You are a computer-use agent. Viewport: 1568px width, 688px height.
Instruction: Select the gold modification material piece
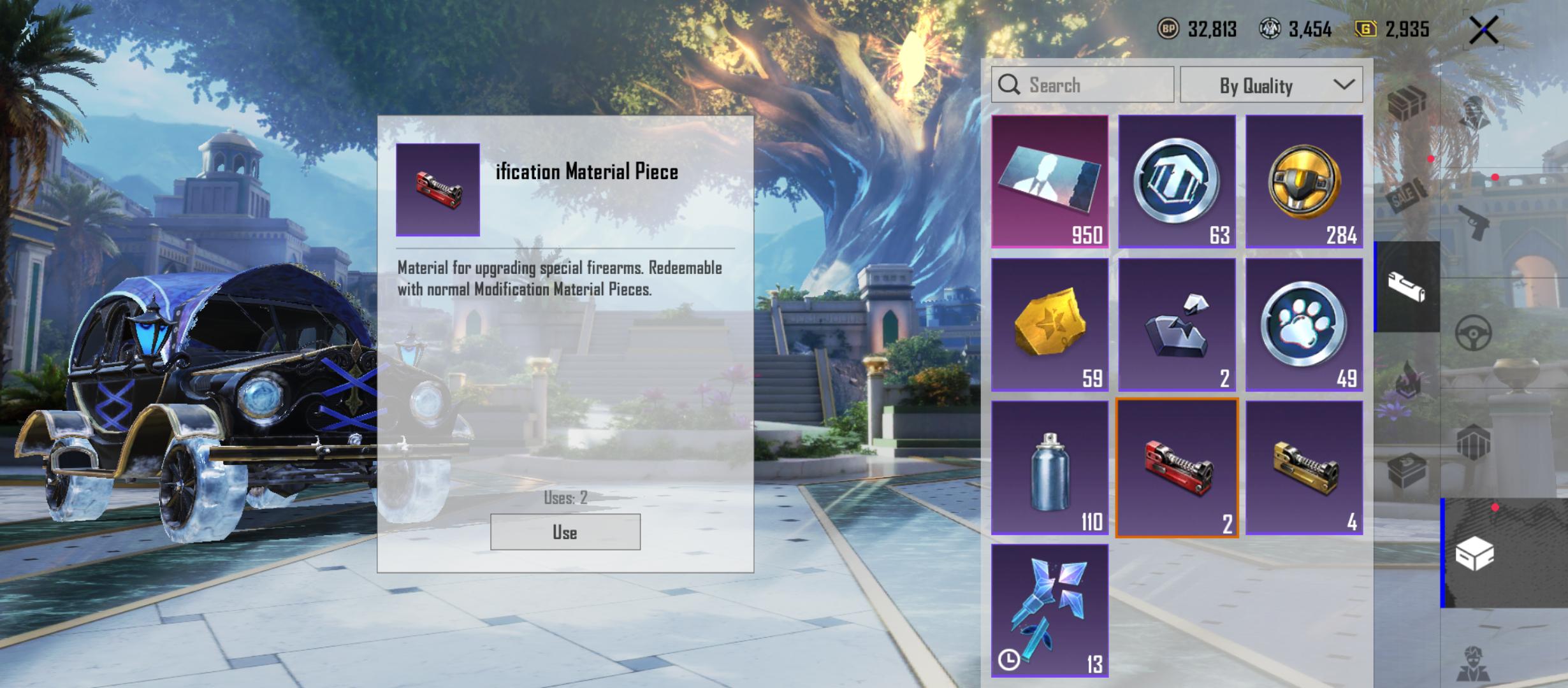point(1304,468)
